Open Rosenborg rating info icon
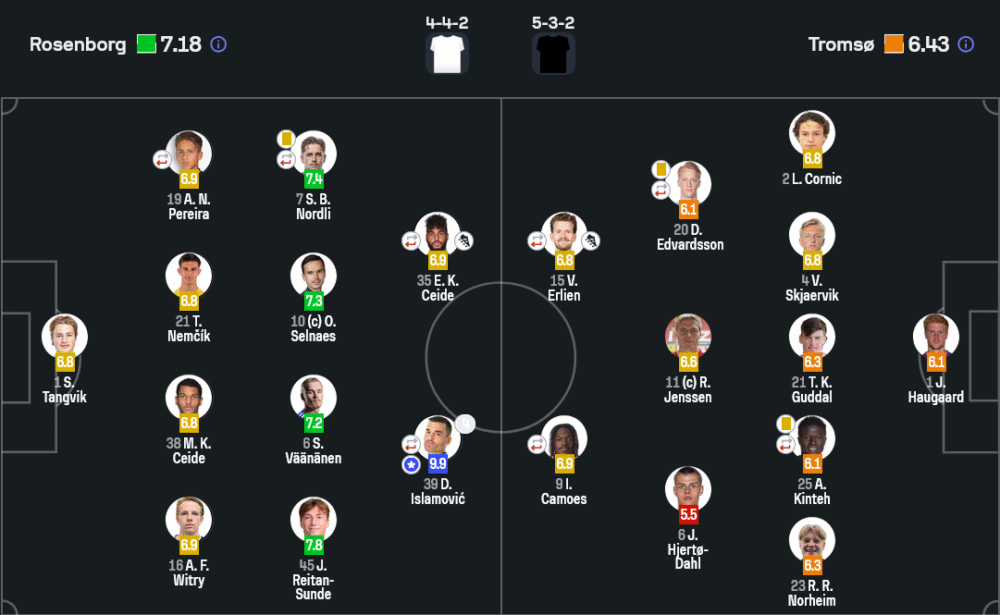 [x=219, y=45]
